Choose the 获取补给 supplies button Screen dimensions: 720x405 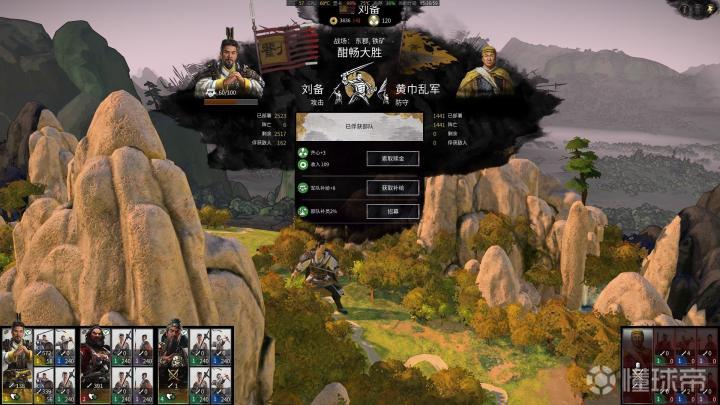(393, 188)
